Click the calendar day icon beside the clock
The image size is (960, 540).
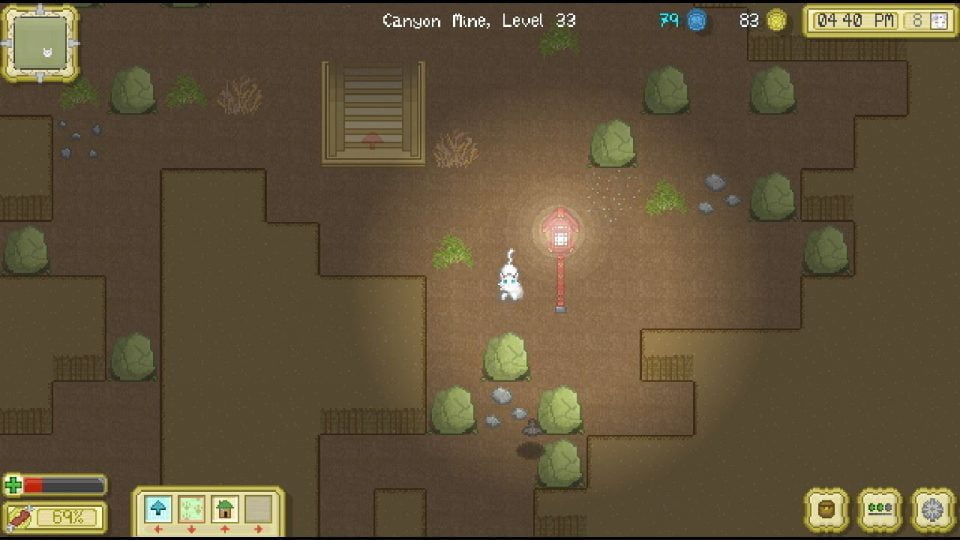tap(938, 21)
